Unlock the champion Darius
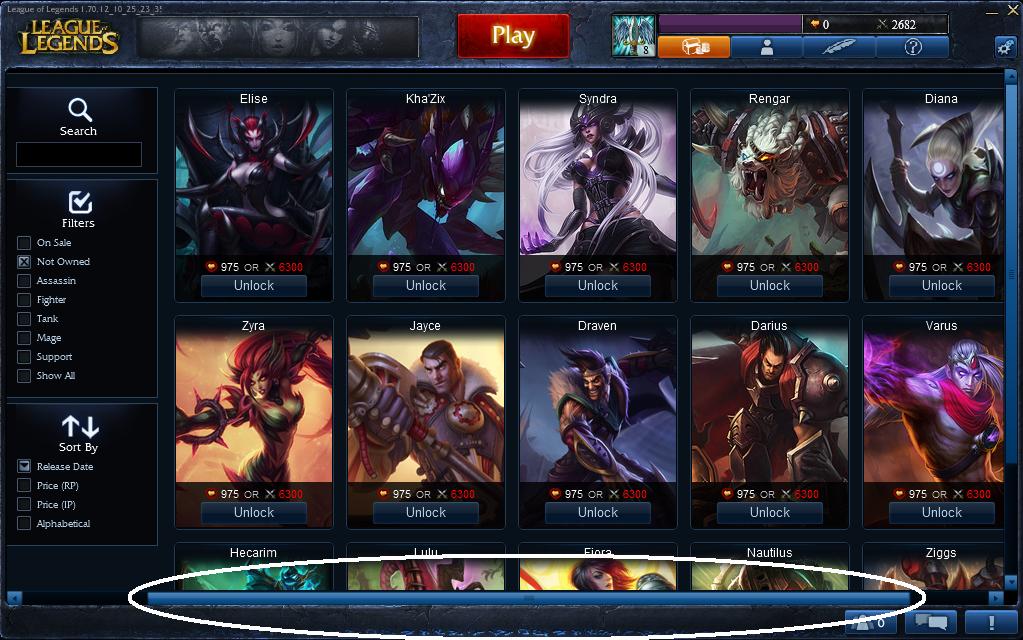This screenshot has width=1023, height=640. [770, 512]
